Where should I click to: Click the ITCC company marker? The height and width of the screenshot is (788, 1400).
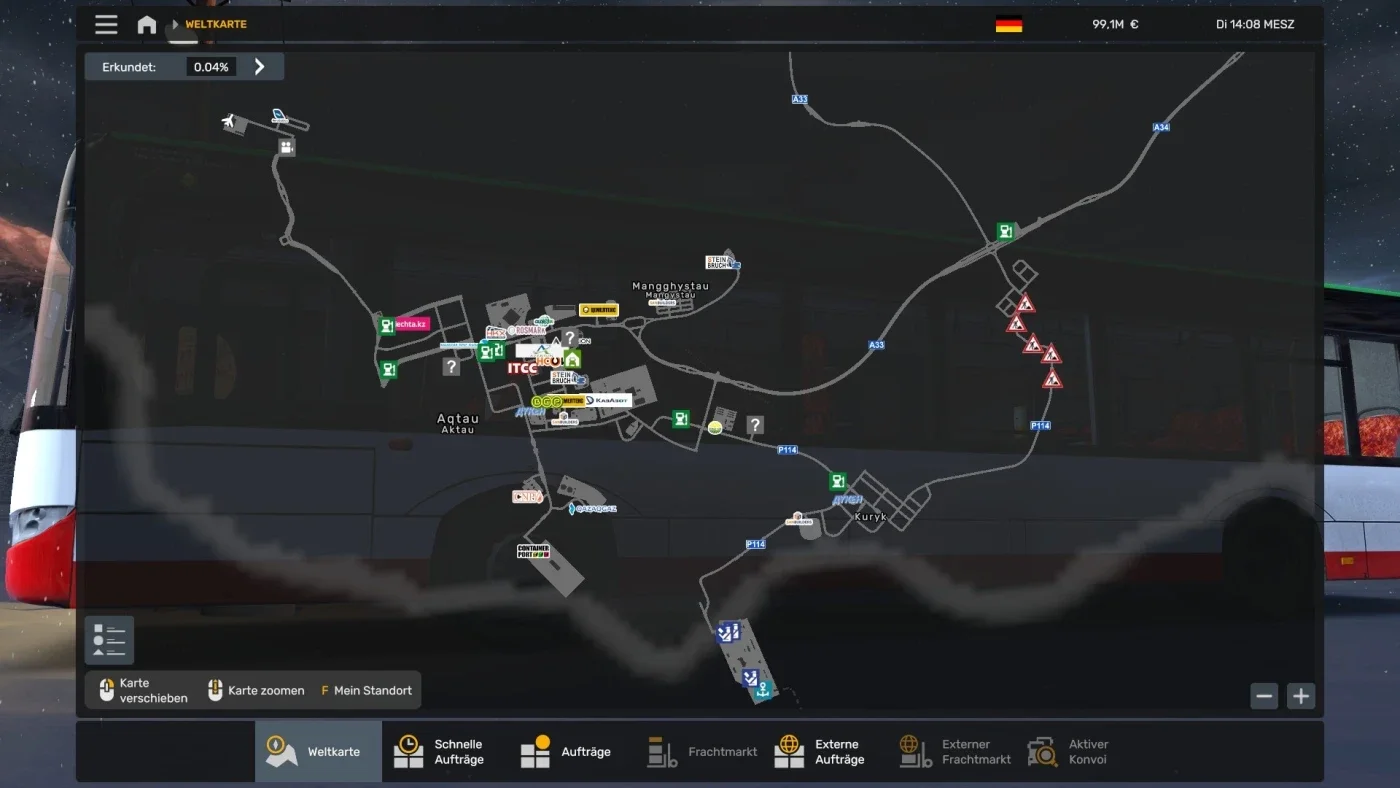522,366
